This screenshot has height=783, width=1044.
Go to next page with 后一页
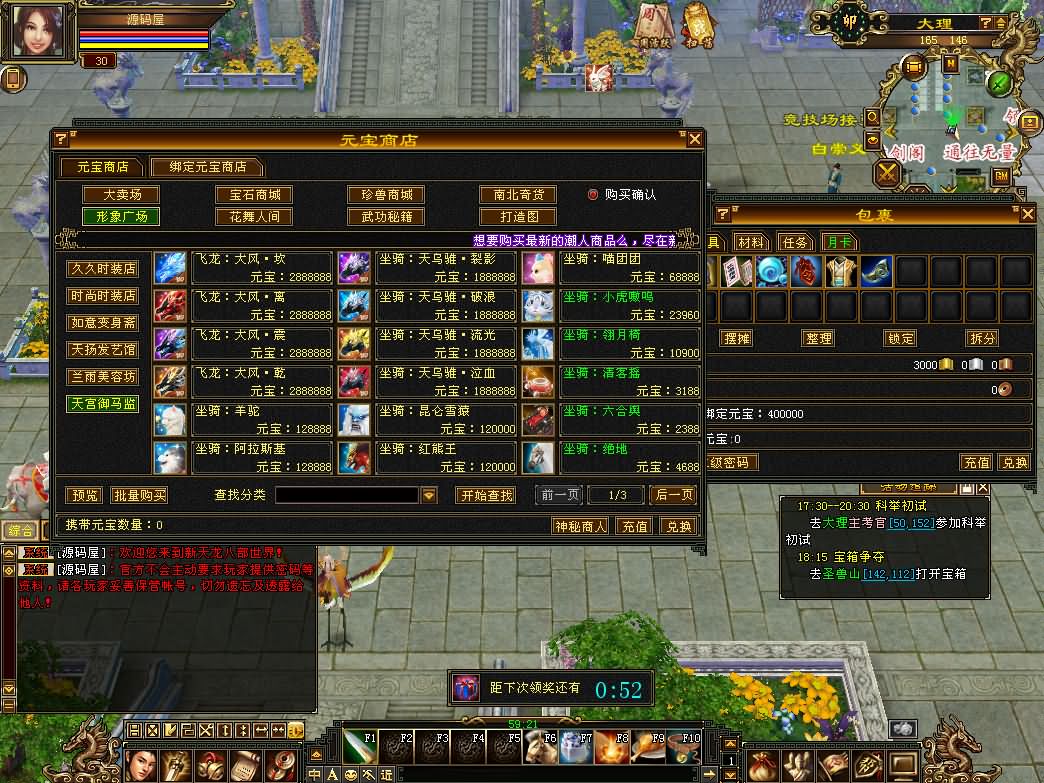(673, 495)
